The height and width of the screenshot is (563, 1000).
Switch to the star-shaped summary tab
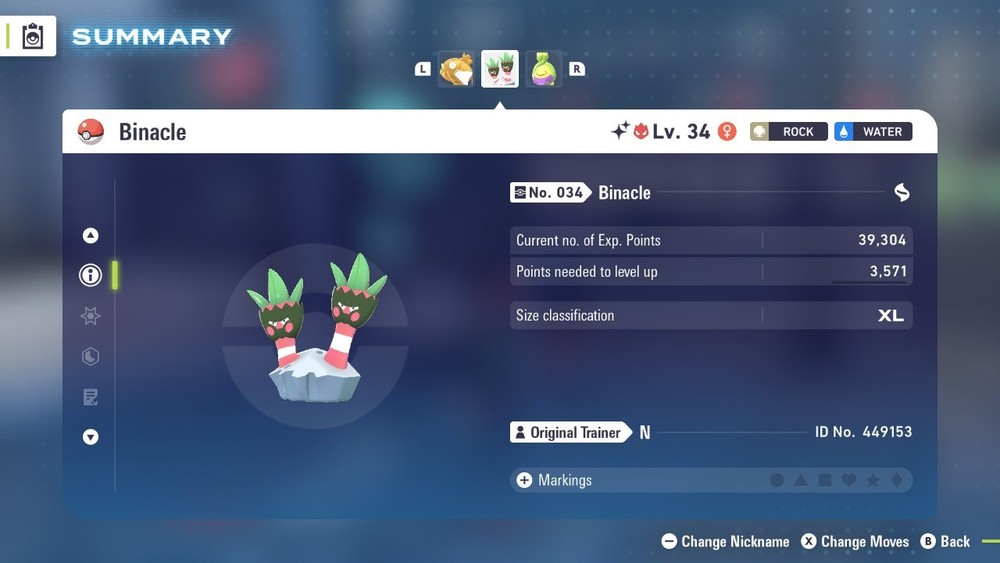click(x=90, y=316)
